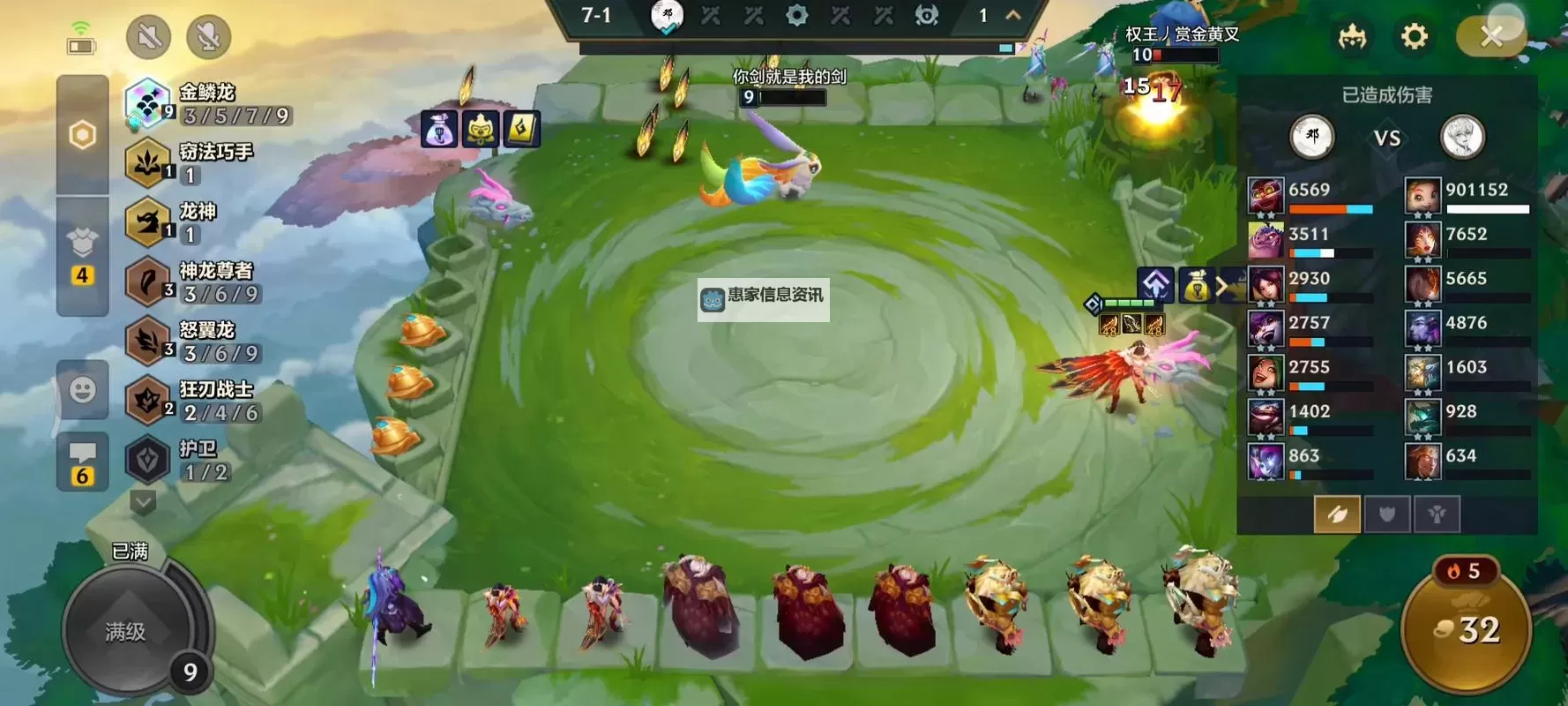Toggle the speaker mute button
The width and height of the screenshot is (1568, 706).
(148, 37)
